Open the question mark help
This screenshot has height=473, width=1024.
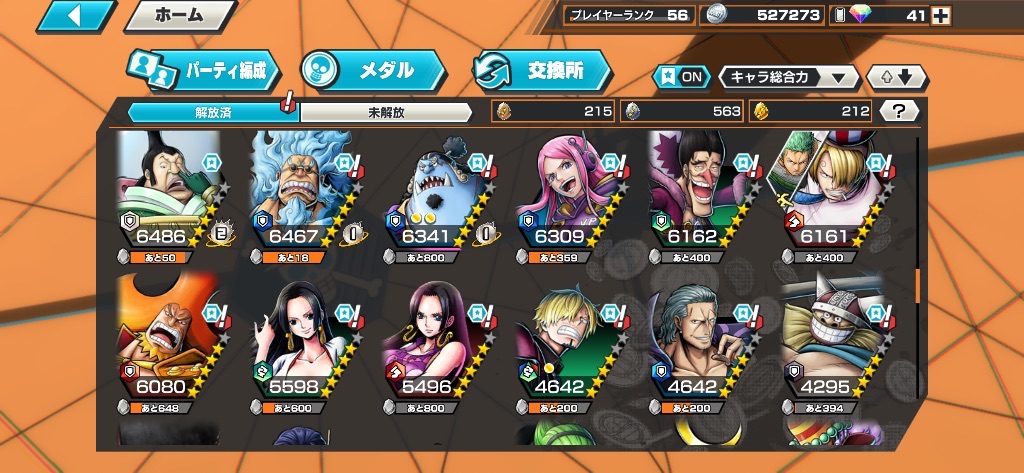[x=898, y=111]
